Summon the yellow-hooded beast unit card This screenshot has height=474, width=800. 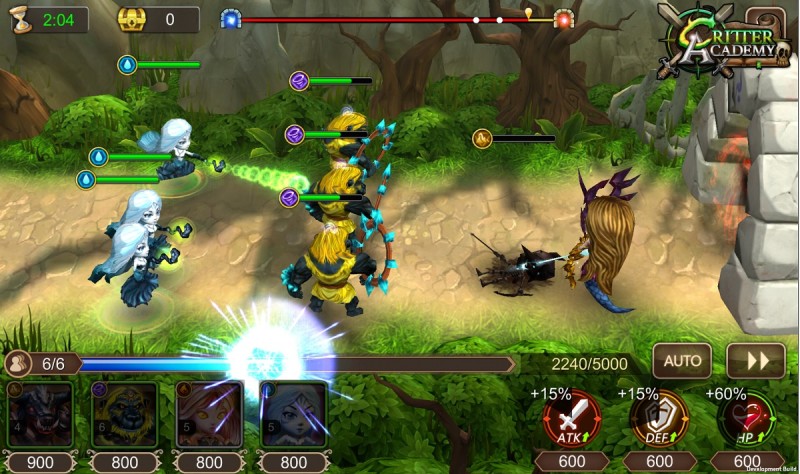click(x=124, y=415)
